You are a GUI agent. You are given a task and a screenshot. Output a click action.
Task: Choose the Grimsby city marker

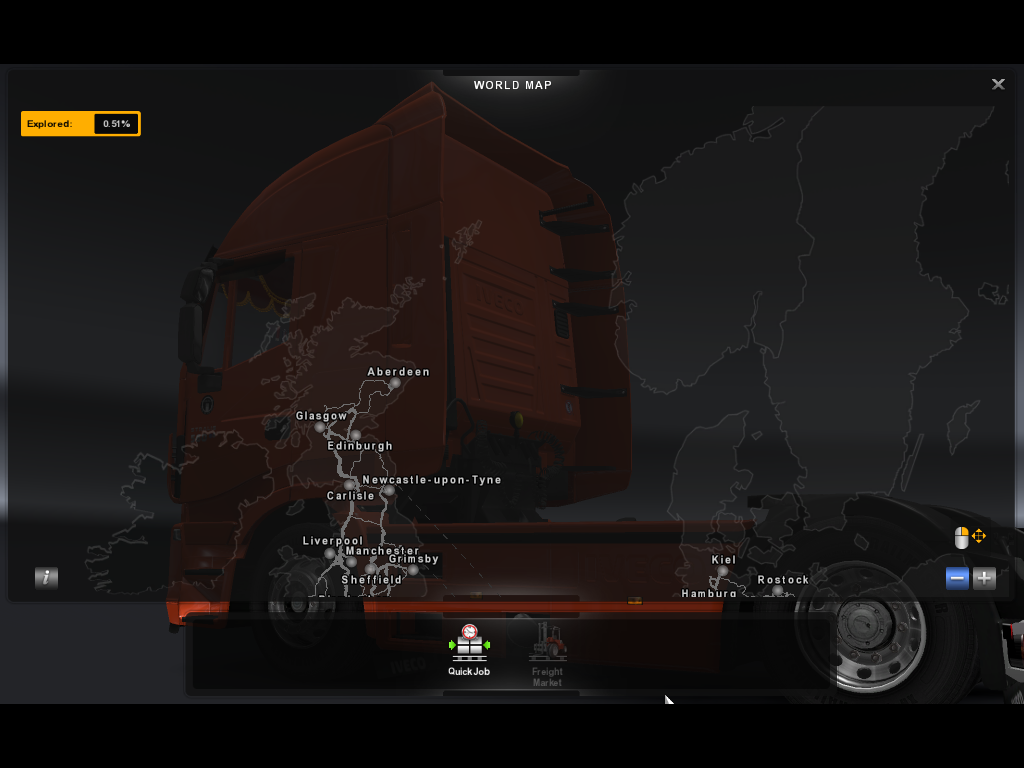click(x=413, y=570)
